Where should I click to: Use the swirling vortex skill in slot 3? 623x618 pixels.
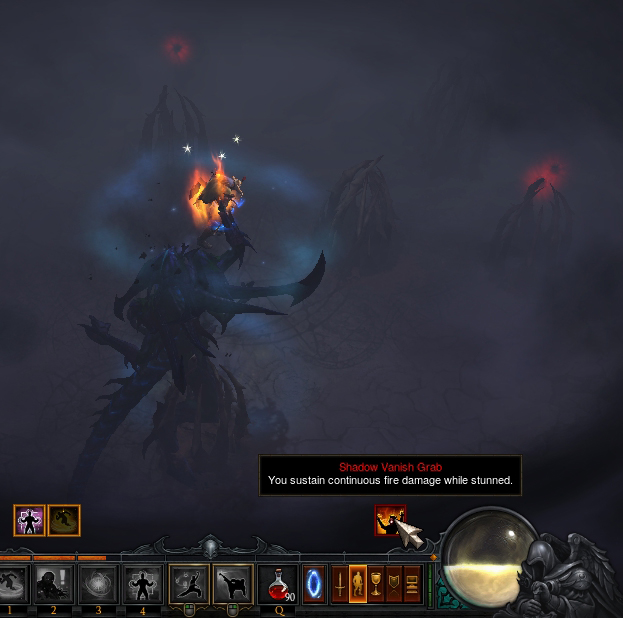tap(98, 583)
